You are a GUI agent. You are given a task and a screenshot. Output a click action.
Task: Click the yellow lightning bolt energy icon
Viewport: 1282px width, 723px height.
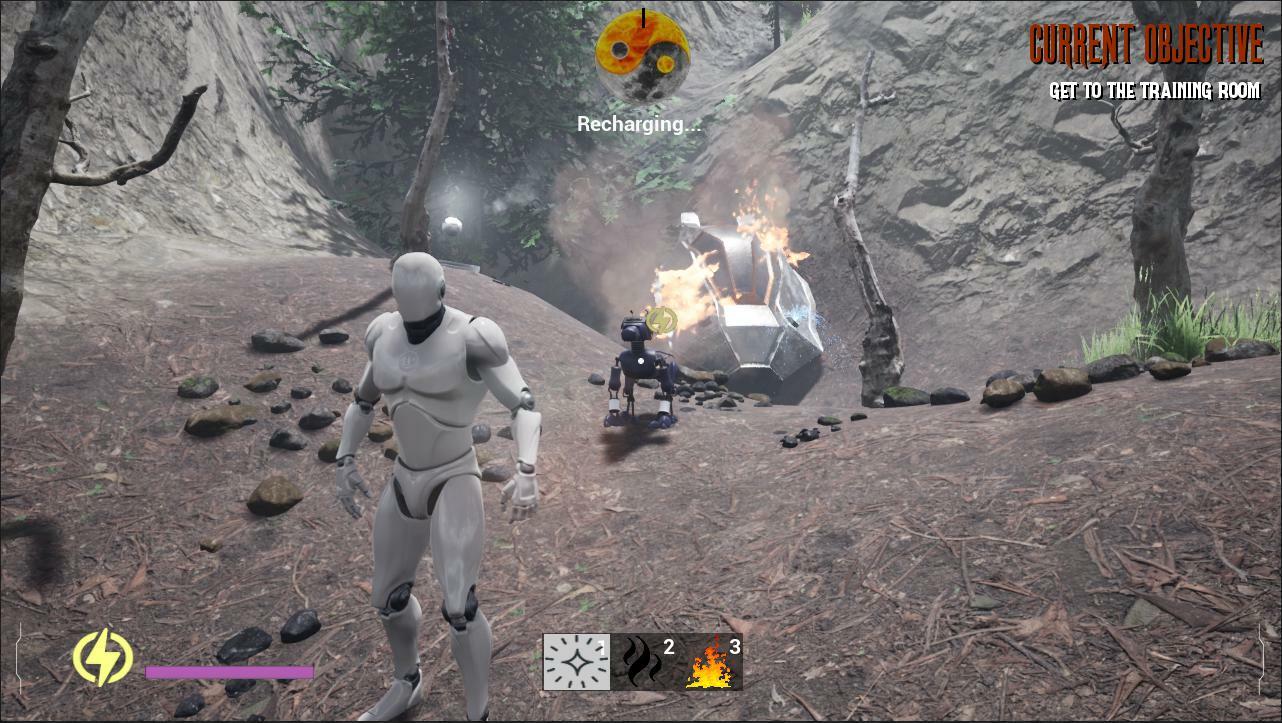coord(103,657)
